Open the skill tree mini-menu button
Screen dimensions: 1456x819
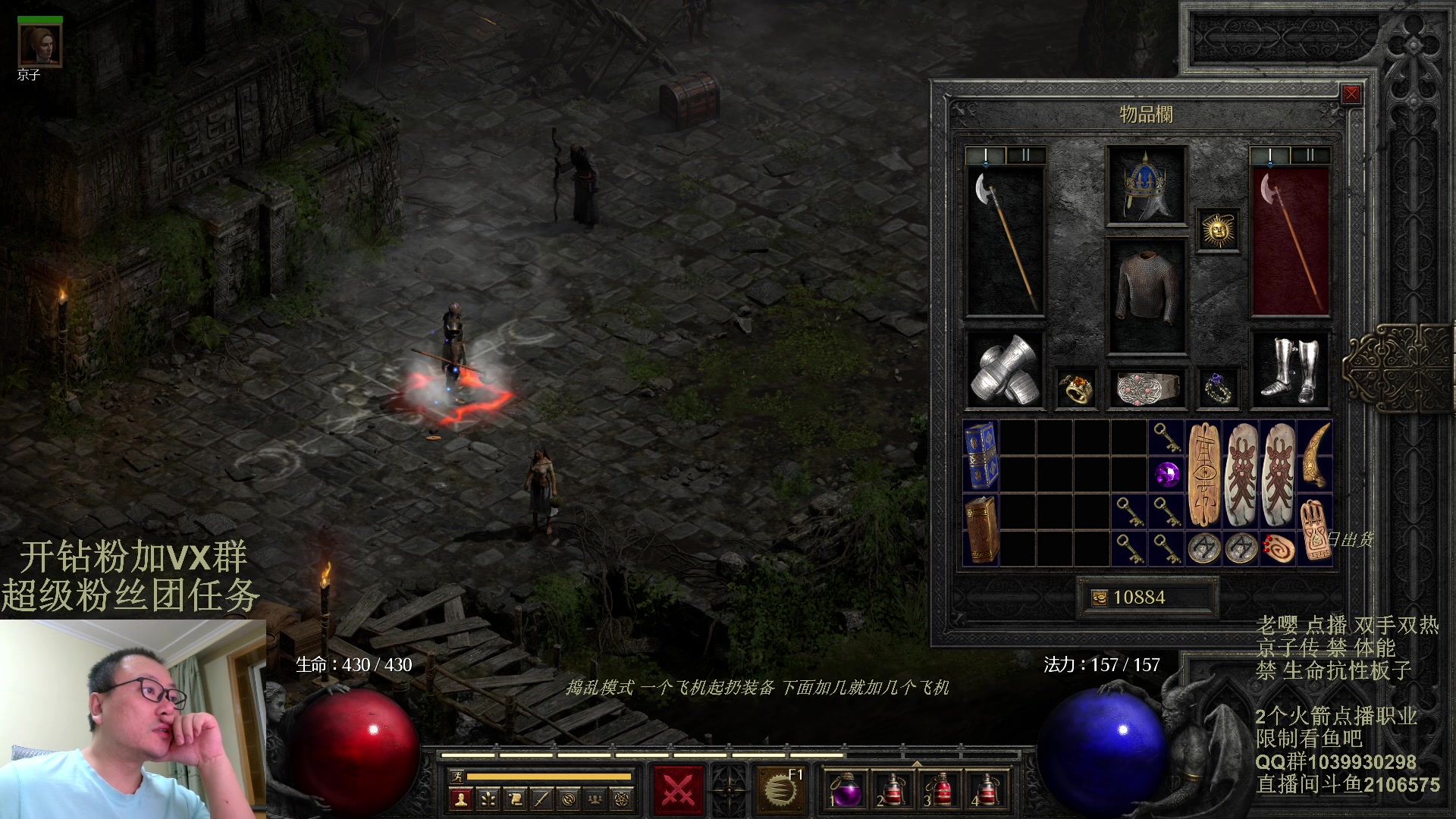point(488,799)
